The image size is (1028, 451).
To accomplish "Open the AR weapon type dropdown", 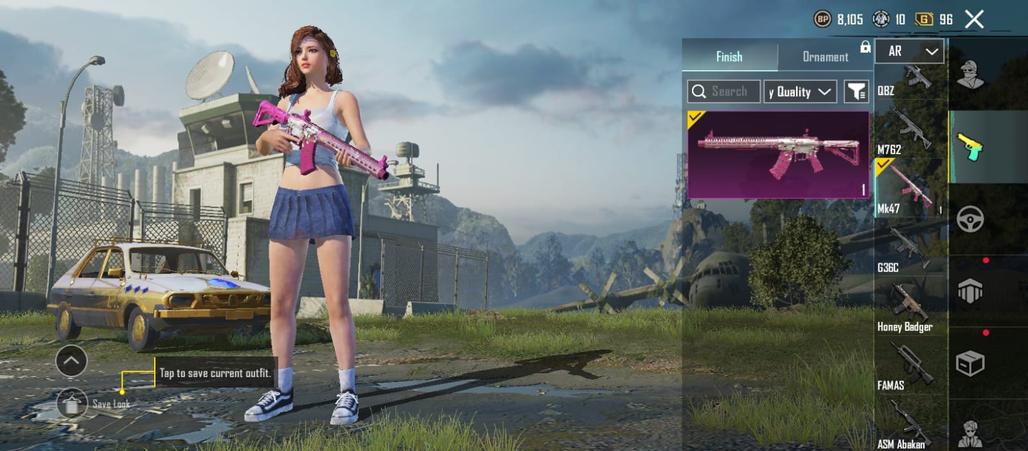I will tap(909, 51).
